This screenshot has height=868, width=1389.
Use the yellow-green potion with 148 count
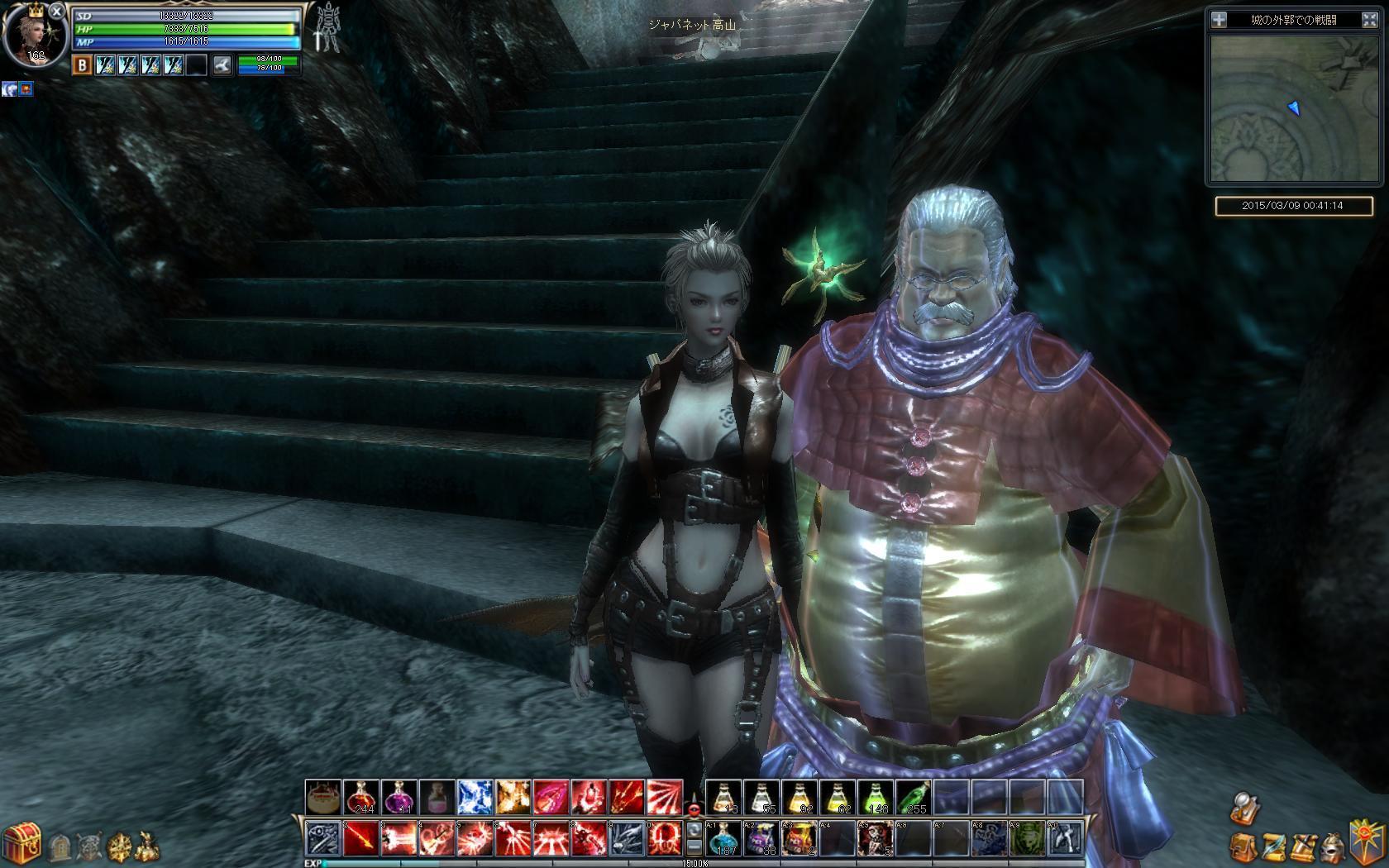pyautogui.click(x=874, y=797)
